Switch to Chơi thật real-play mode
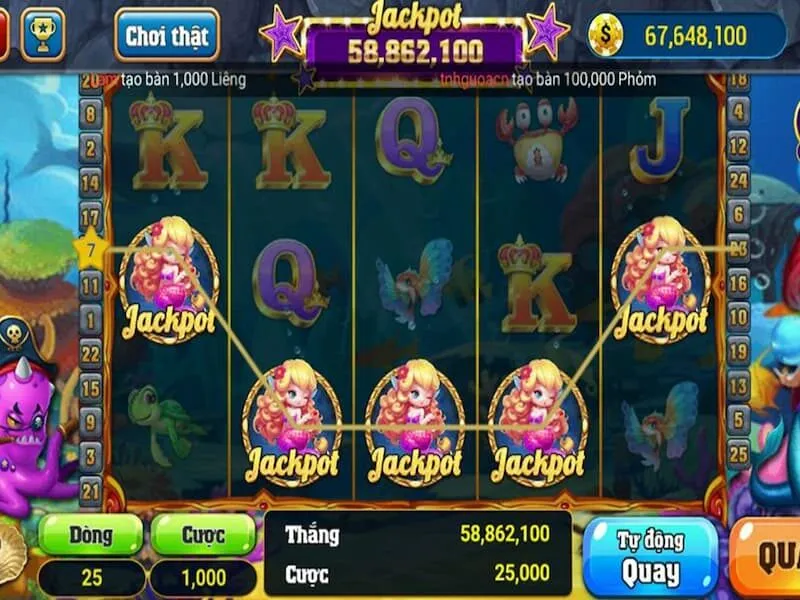Image resolution: width=800 pixels, height=600 pixels. (166, 36)
